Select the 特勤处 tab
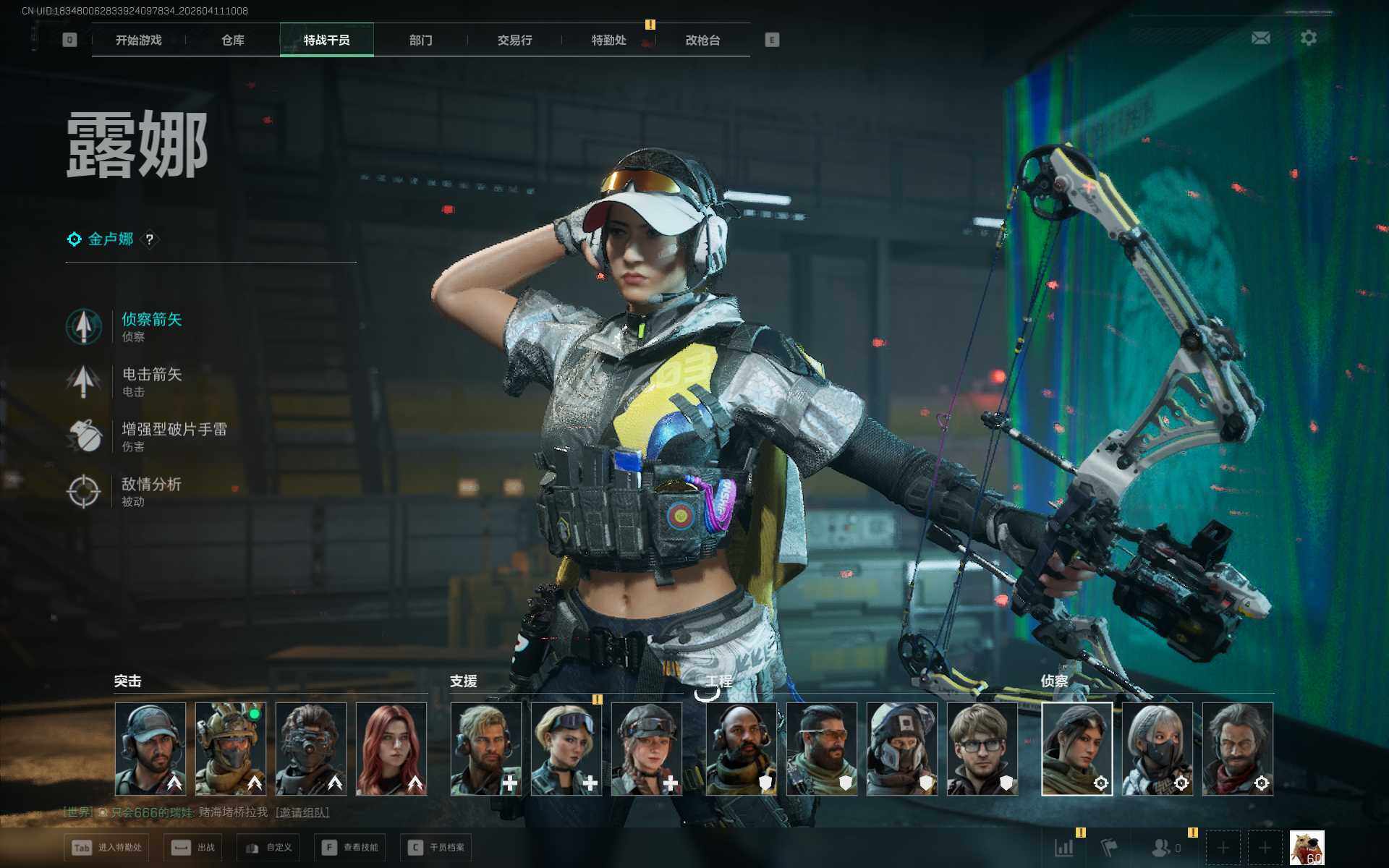Viewport: 1389px width, 868px height. click(x=608, y=41)
